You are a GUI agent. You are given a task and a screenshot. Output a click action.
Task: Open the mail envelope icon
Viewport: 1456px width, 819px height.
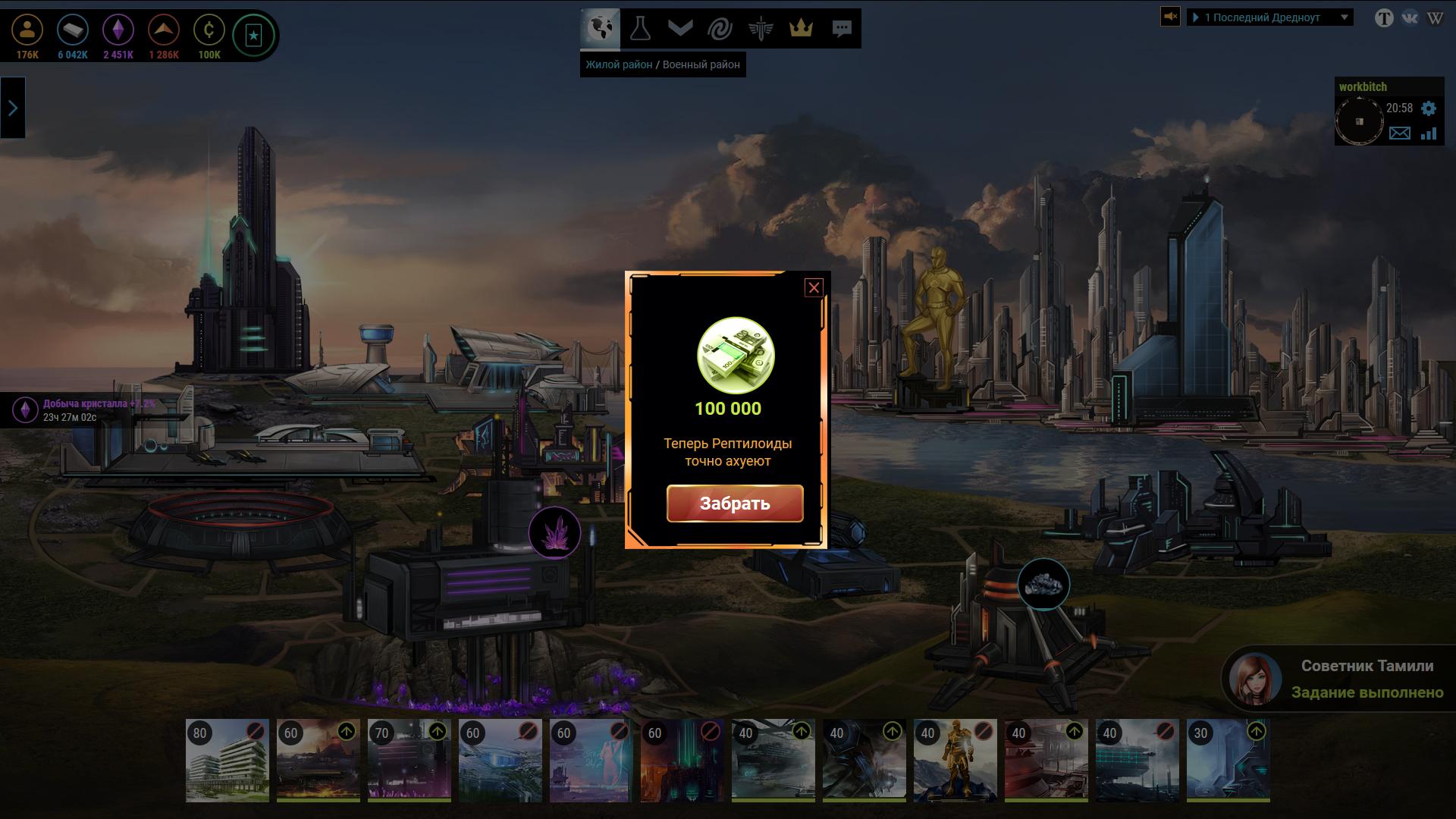[x=1399, y=133]
